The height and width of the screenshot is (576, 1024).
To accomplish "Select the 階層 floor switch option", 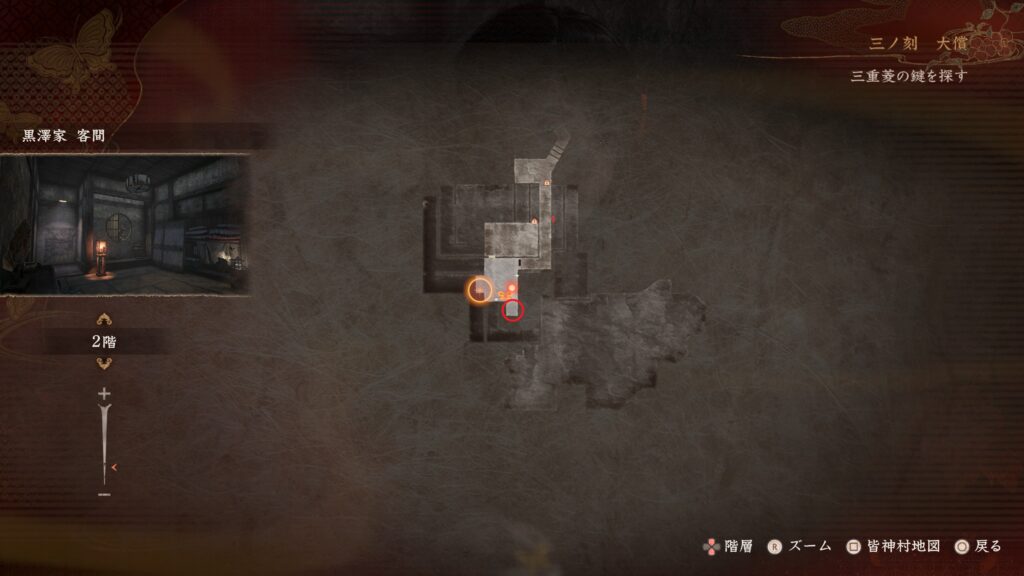I will coord(727,546).
